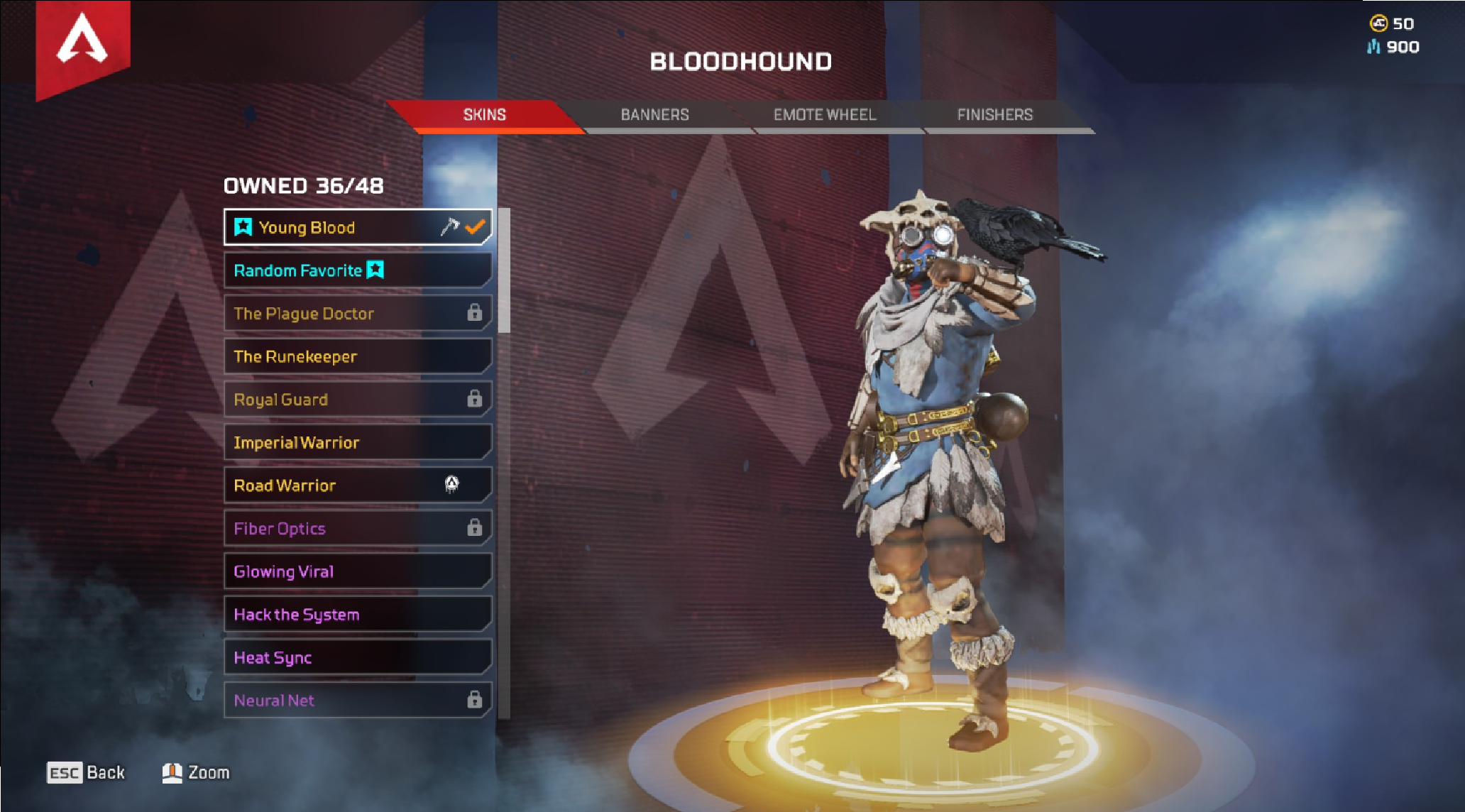The width and height of the screenshot is (1465, 812).
Task: View the locked Fiber Optics skin
Action: [358, 529]
